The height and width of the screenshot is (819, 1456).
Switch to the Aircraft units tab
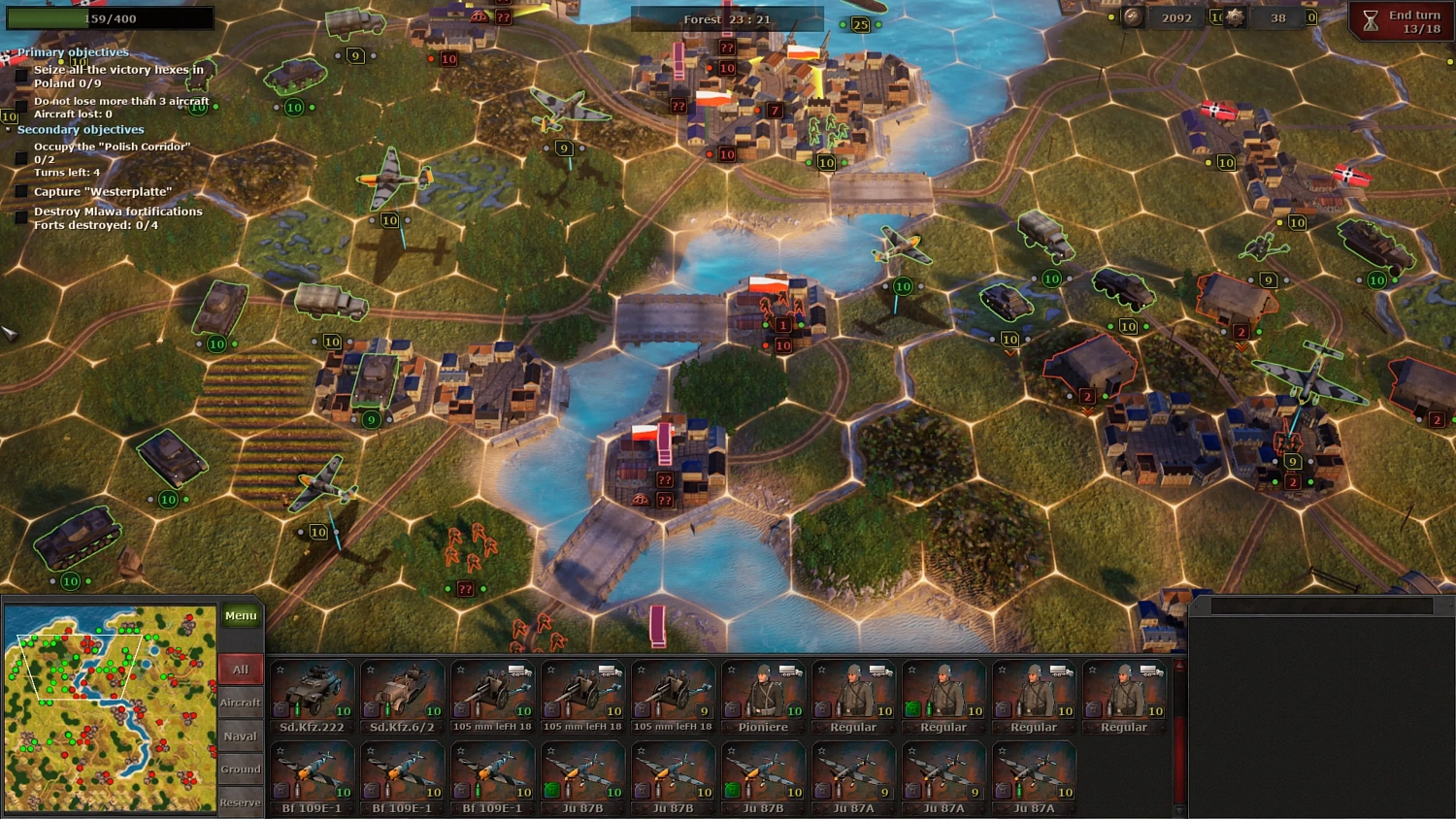240,703
